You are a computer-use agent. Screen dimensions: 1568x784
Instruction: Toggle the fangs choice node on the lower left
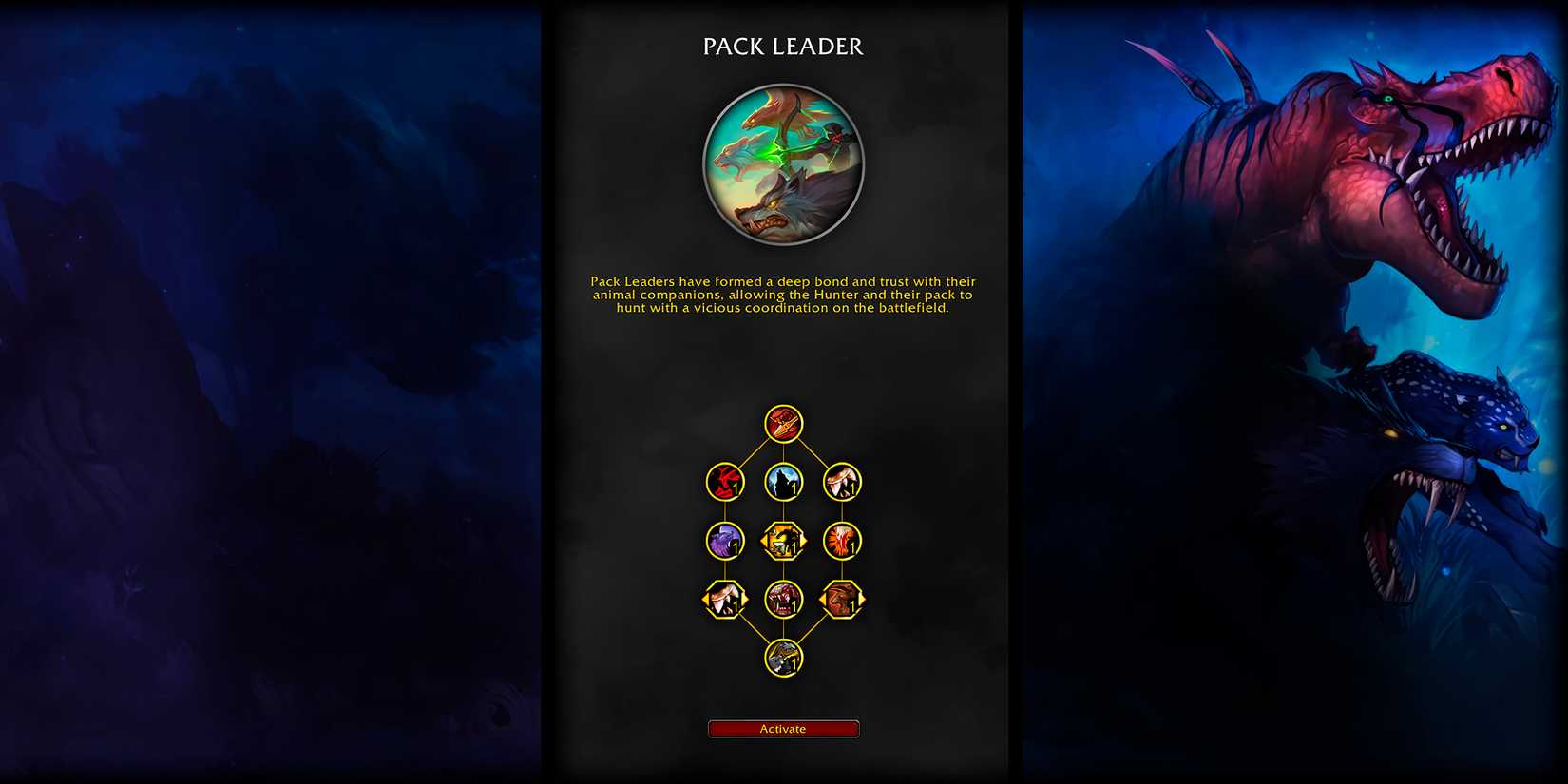[x=724, y=599]
